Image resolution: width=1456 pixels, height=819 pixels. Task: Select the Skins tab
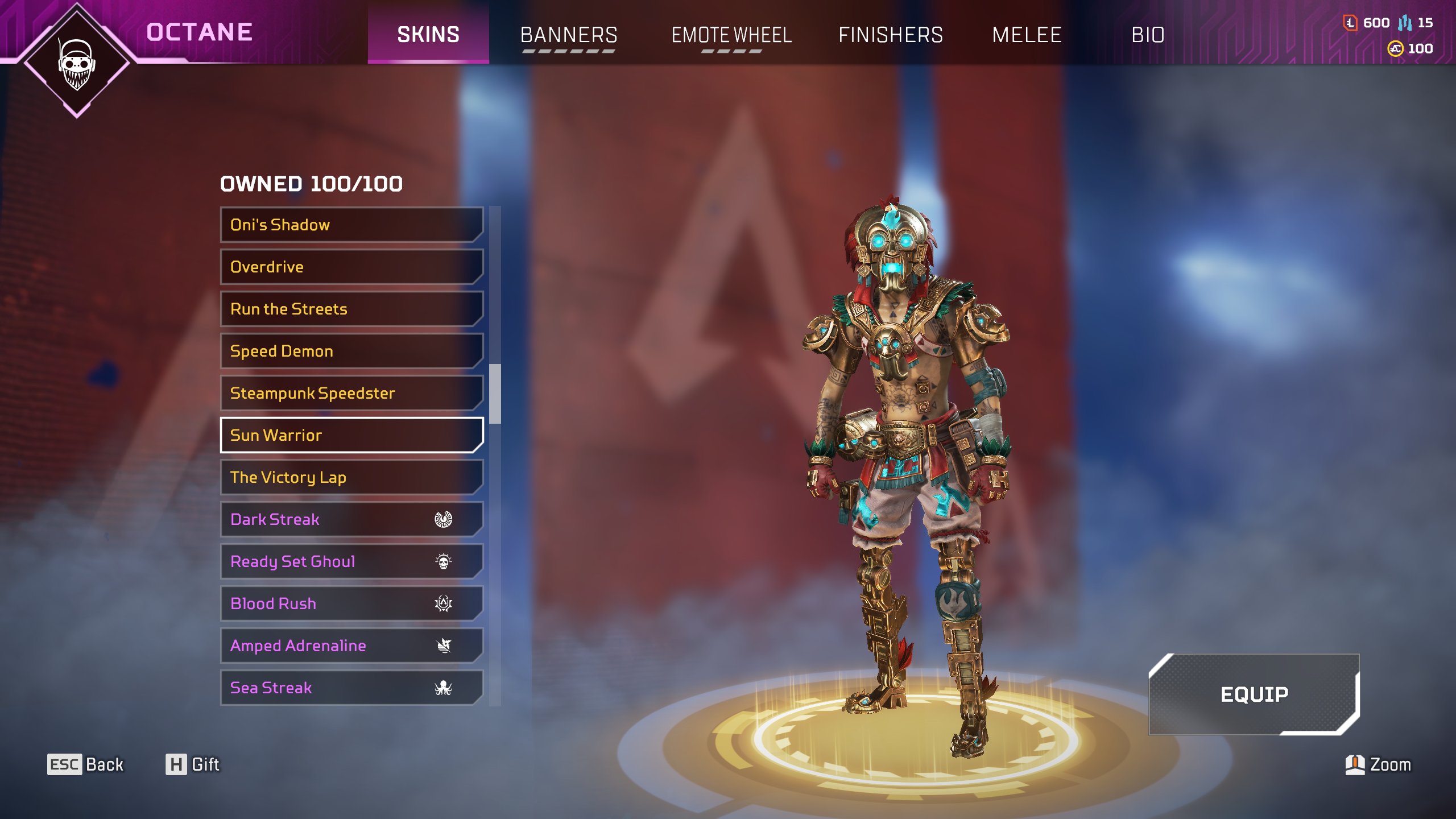coord(428,35)
